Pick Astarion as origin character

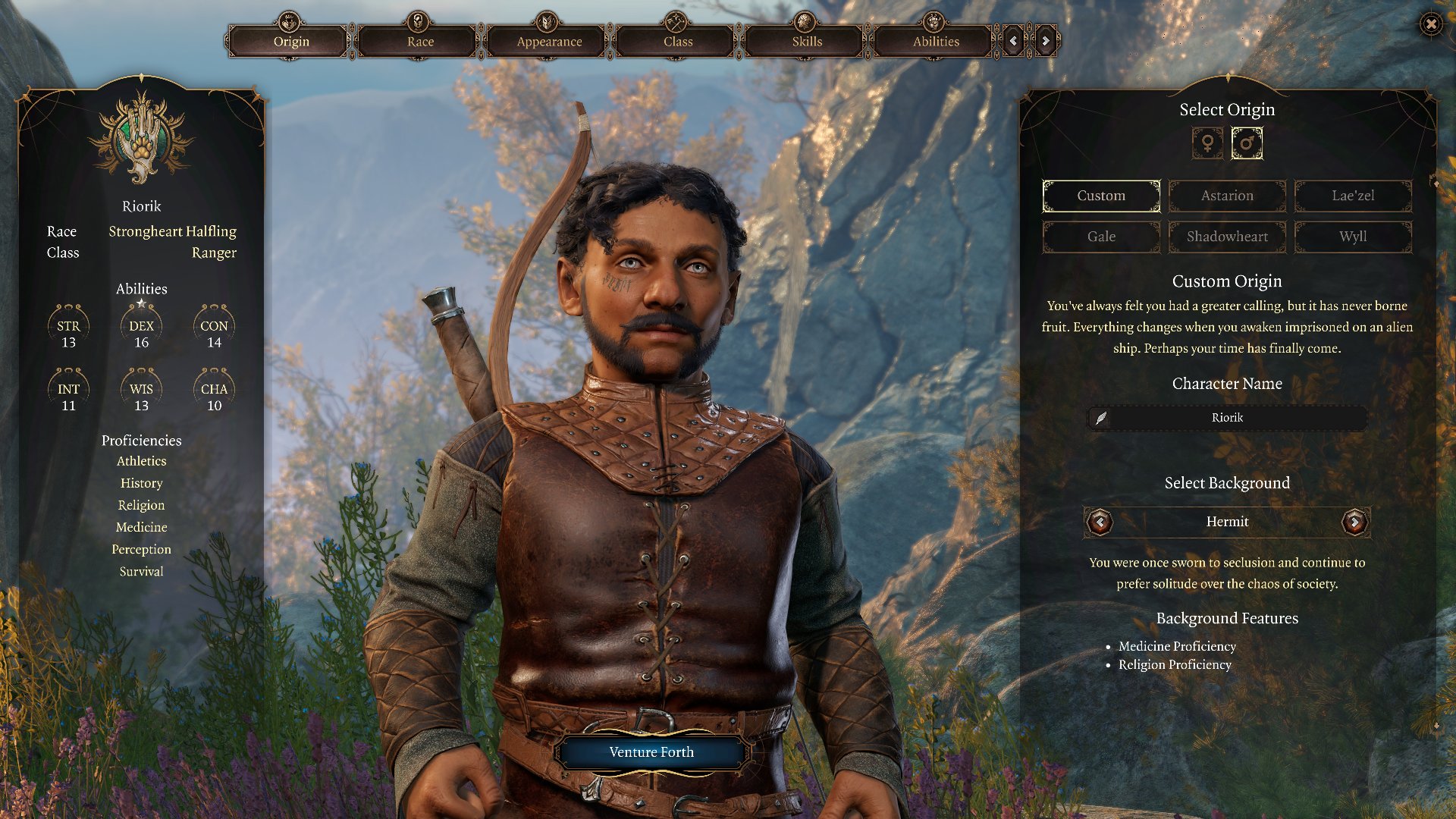click(x=1227, y=196)
